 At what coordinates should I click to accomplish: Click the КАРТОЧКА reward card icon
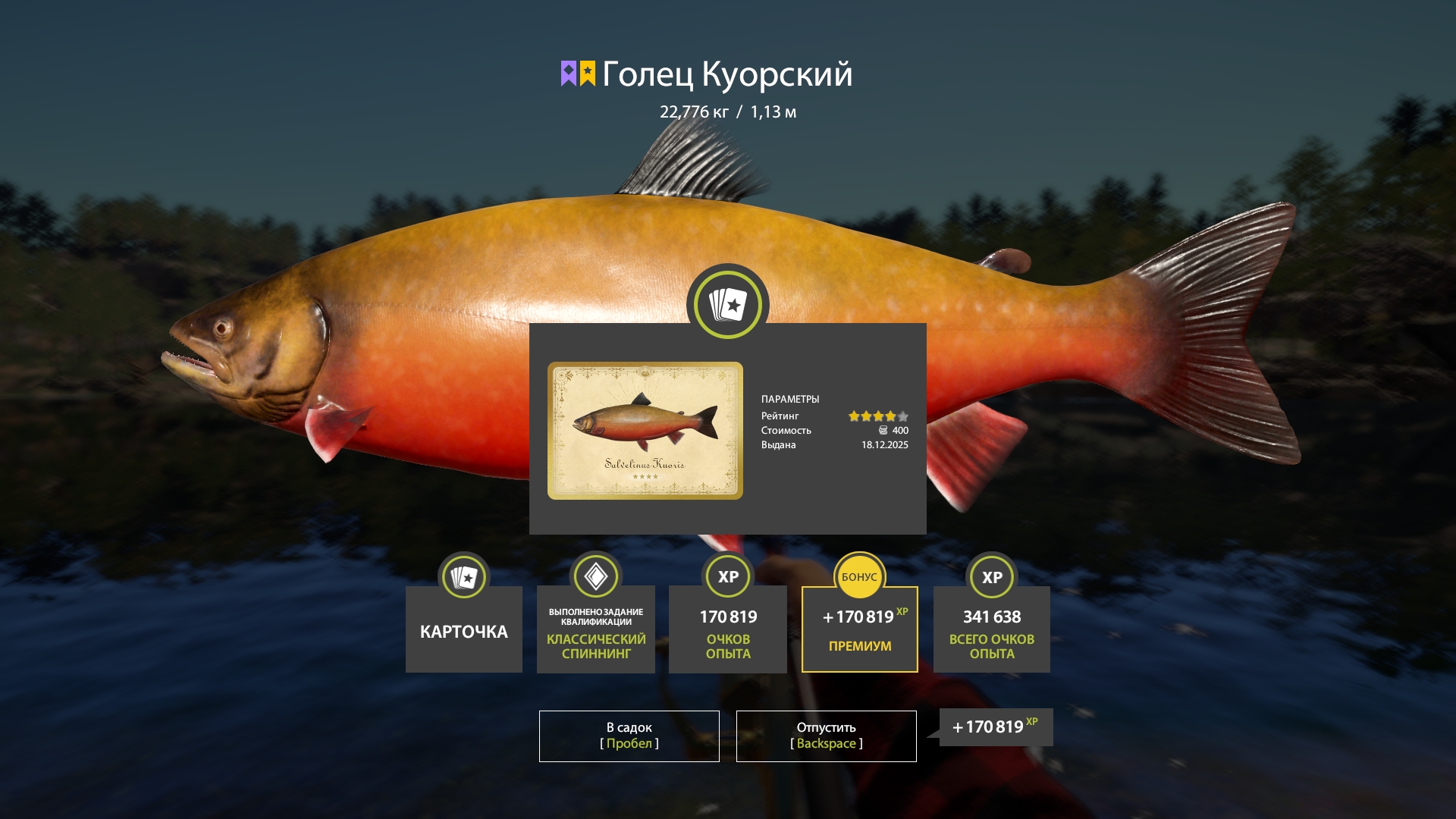[463, 576]
